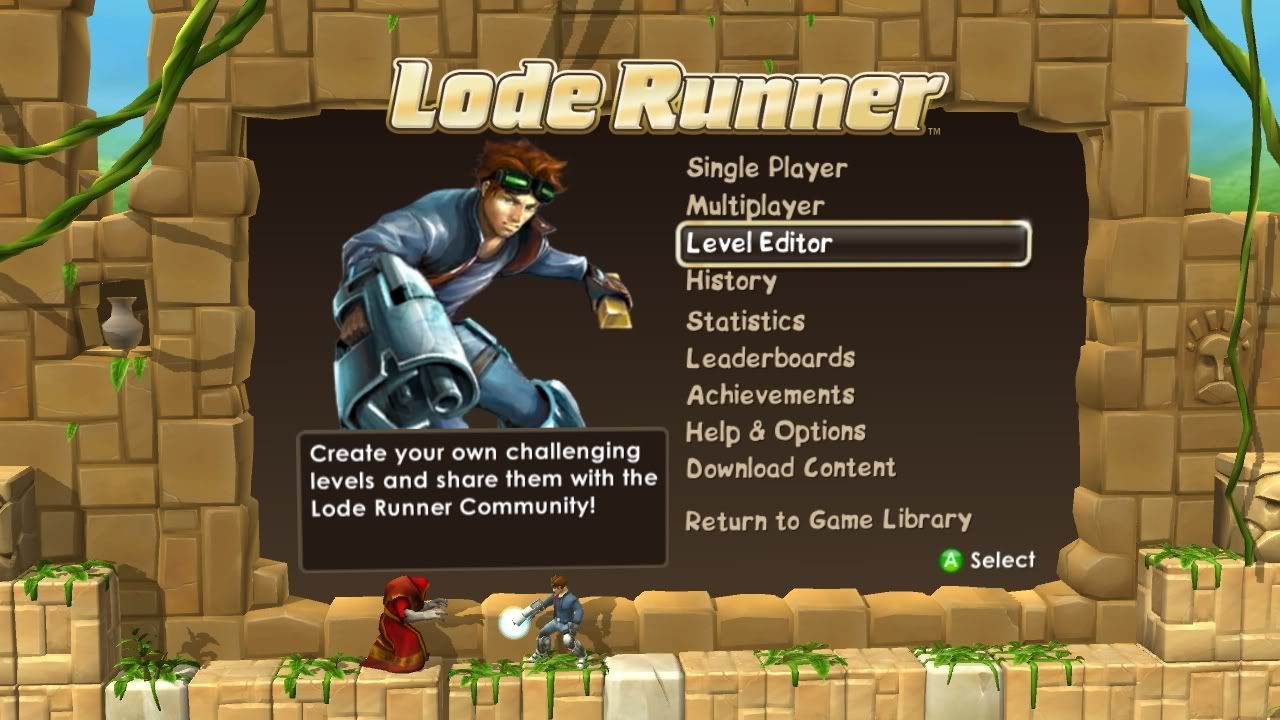View the Statistics menu entry

pos(744,320)
